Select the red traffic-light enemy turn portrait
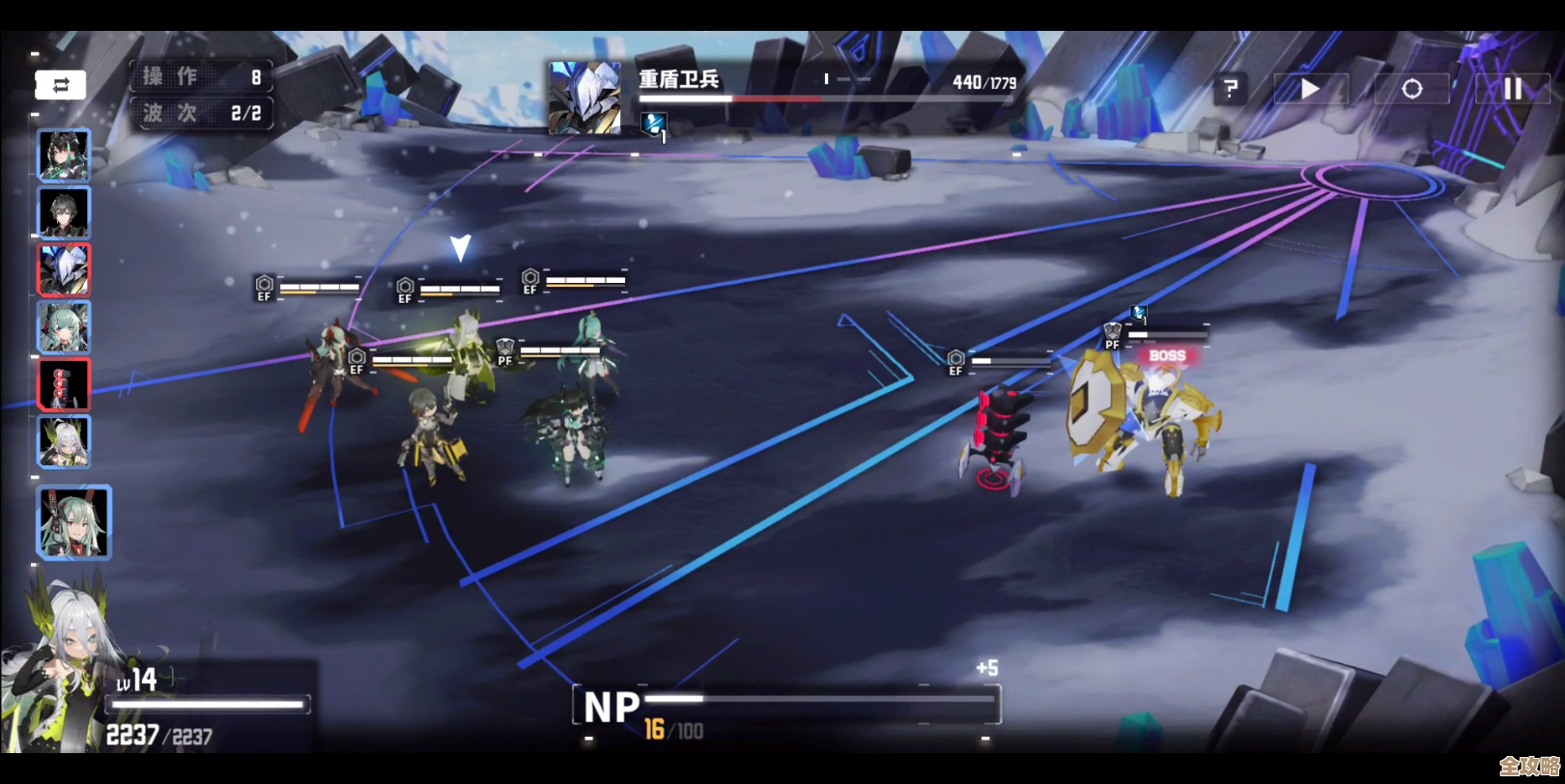The height and width of the screenshot is (784, 1565). click(64, 383)
